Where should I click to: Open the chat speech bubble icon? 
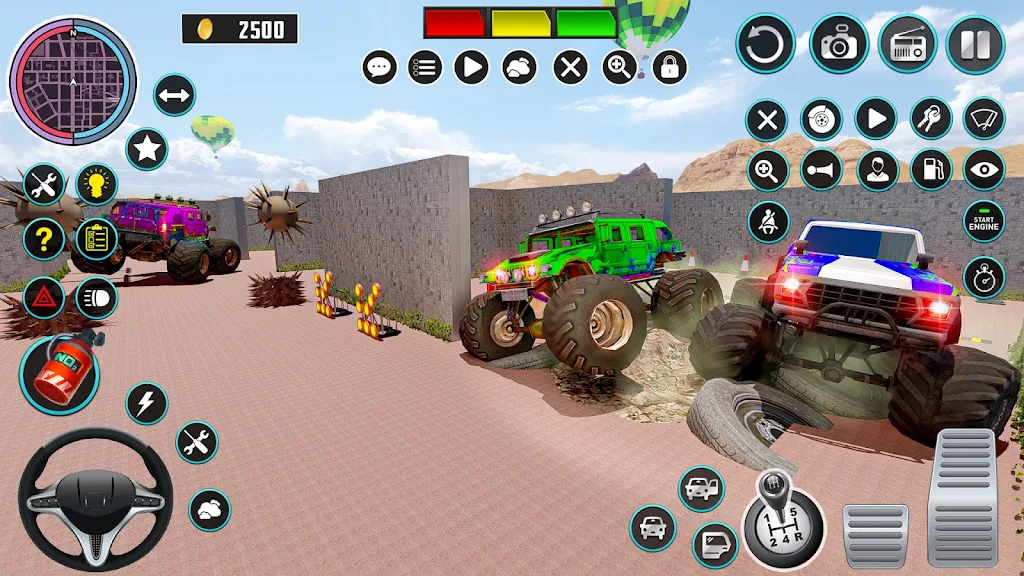pyautogui.click(x=379, y=68)
